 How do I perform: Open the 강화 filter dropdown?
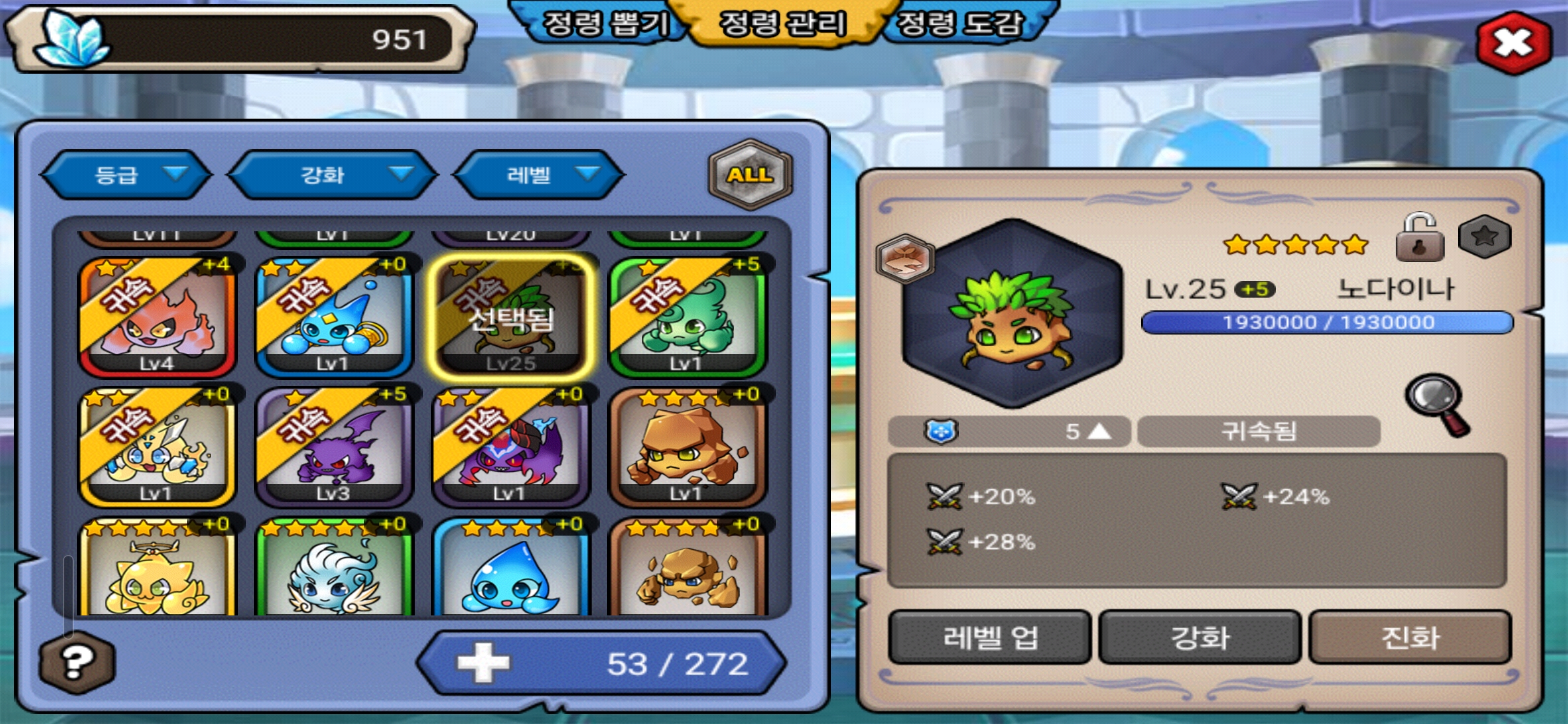click(x=333, y=175)
